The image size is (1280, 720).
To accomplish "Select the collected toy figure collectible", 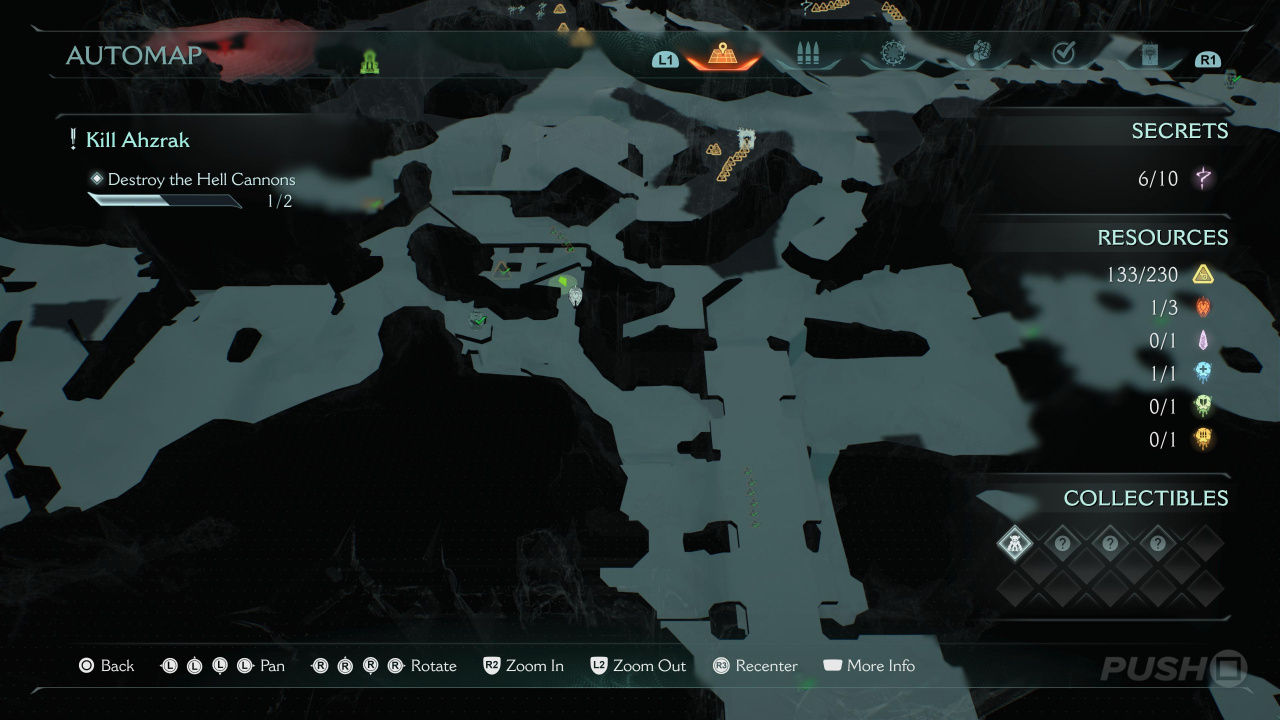I will coord(1014,544).
